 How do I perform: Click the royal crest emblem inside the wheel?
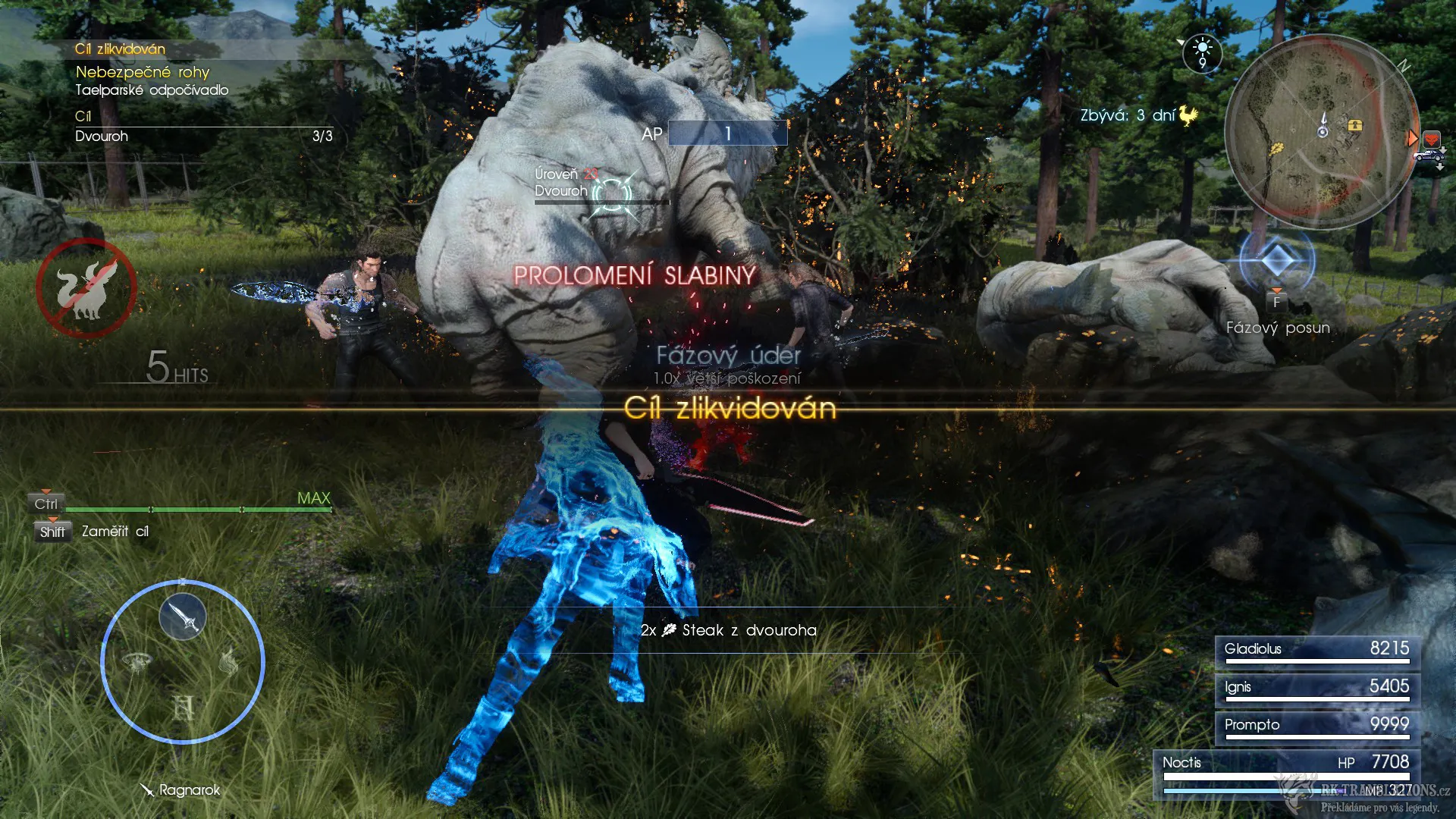[184, 706]
